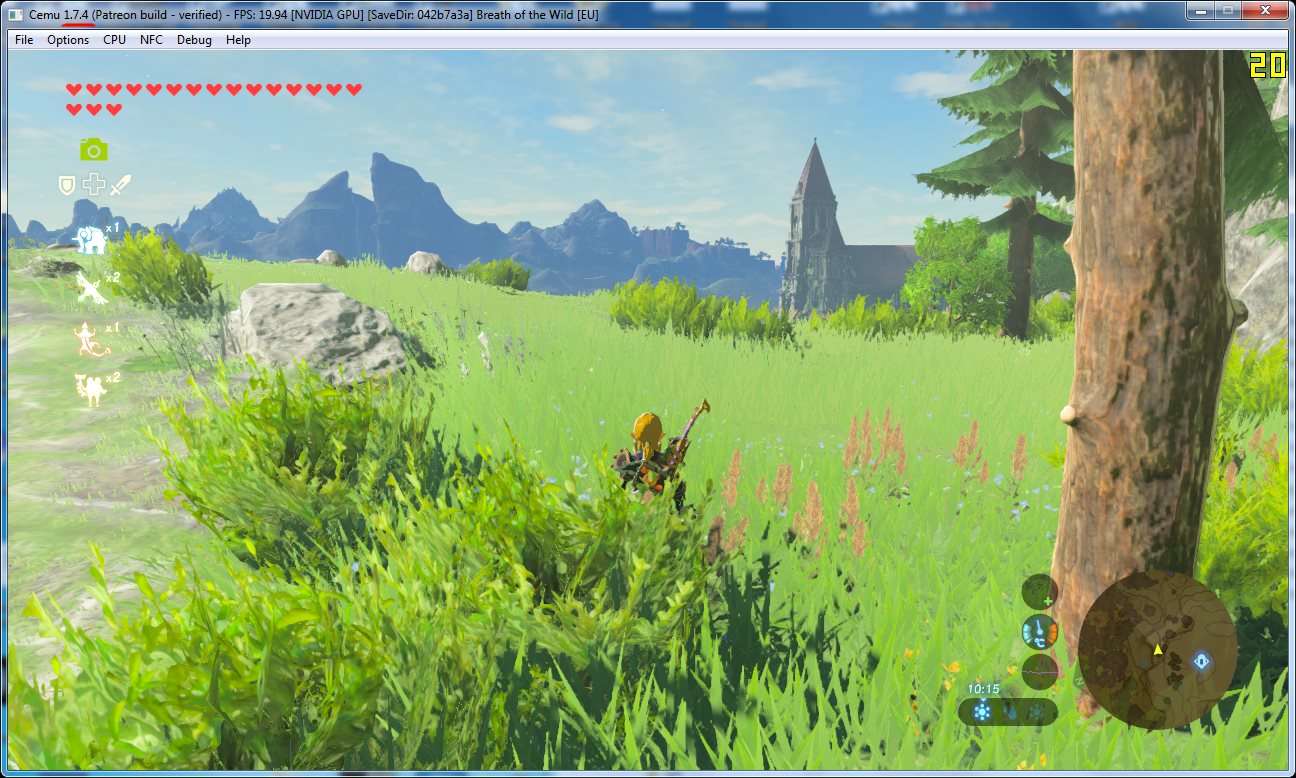The image size is (1296, 778).
Task: Click the shield quick-select icon
Action: coord(67,185)
